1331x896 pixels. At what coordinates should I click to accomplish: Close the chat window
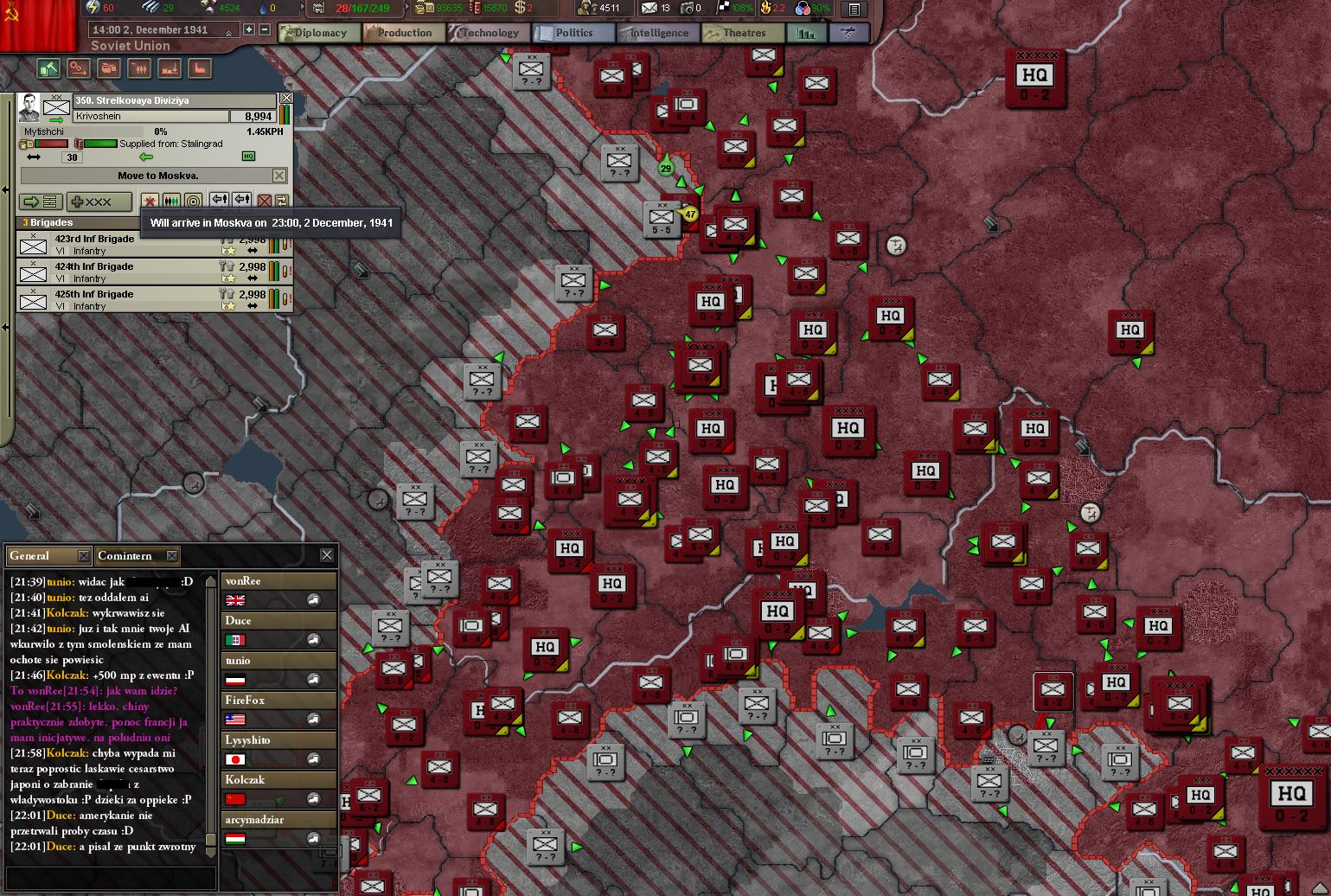point(326,555)
